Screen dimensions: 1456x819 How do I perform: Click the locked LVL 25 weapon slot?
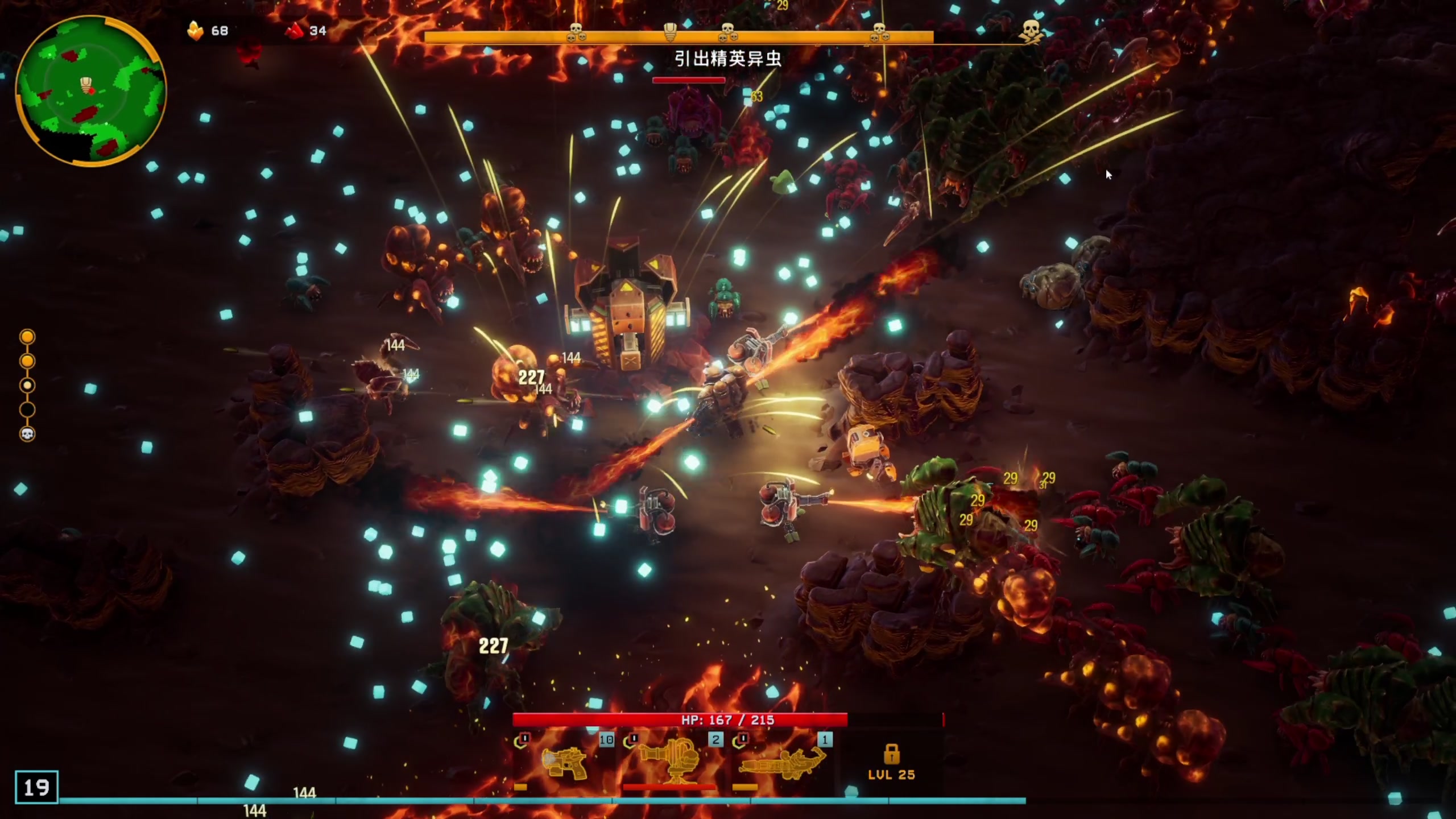pyautogui.click(x=891, y=763)
